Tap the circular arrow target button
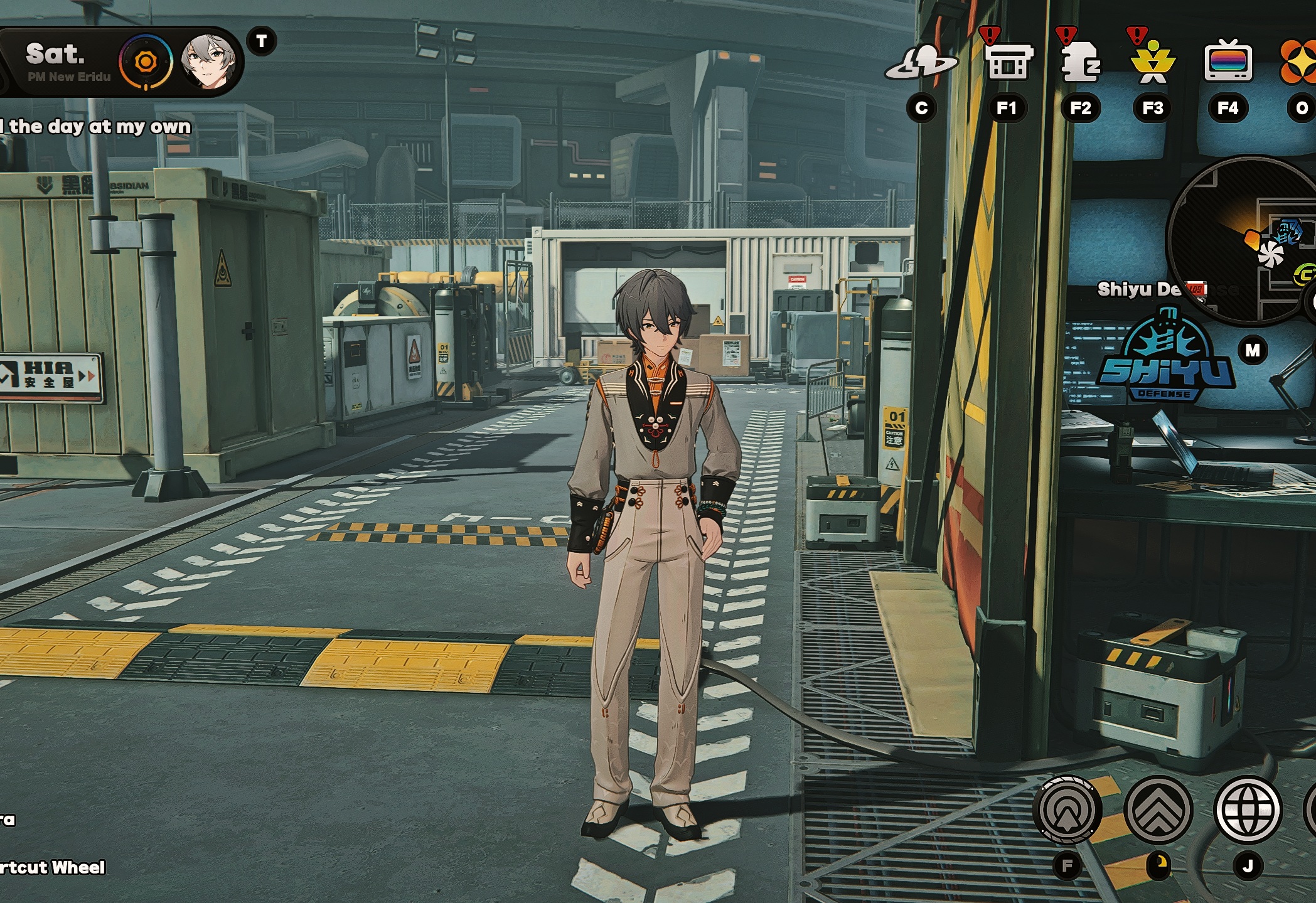The width and height of the screenshot is (1316, 903). tap(1067, 810)
